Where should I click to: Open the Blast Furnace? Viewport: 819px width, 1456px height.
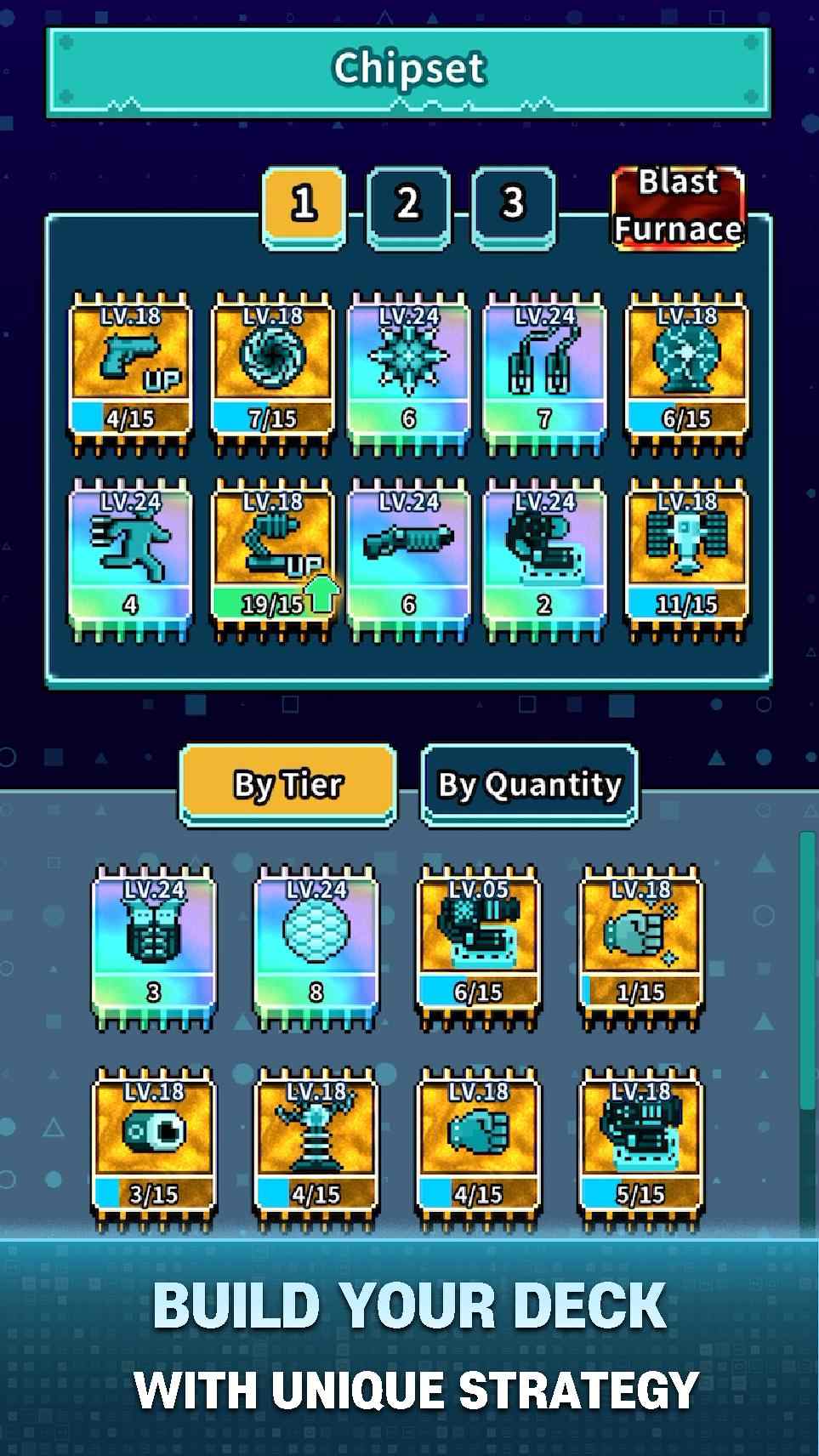click(x=678, y=207)
